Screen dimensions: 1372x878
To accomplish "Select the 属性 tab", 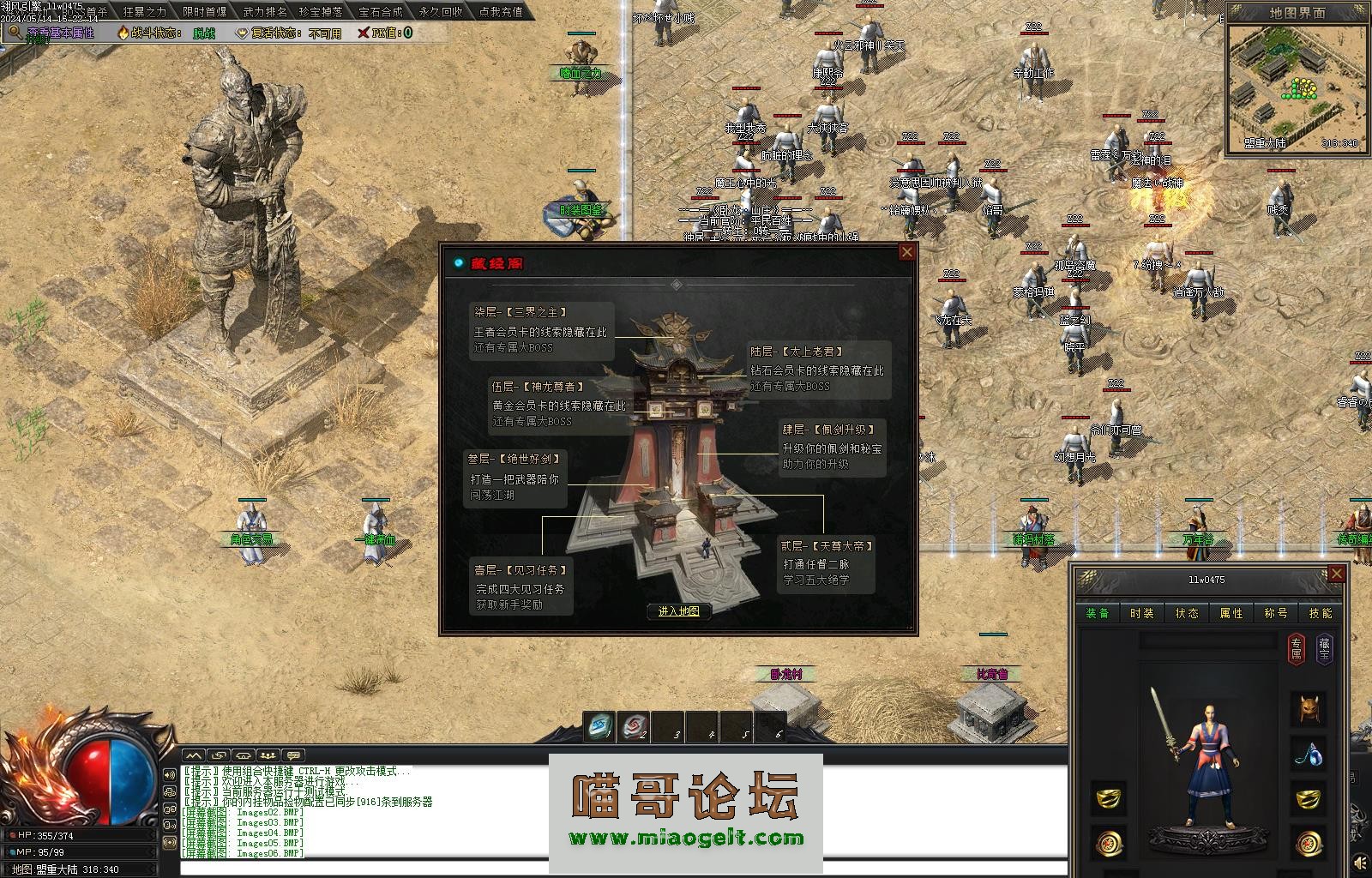I will [1231, 613].
